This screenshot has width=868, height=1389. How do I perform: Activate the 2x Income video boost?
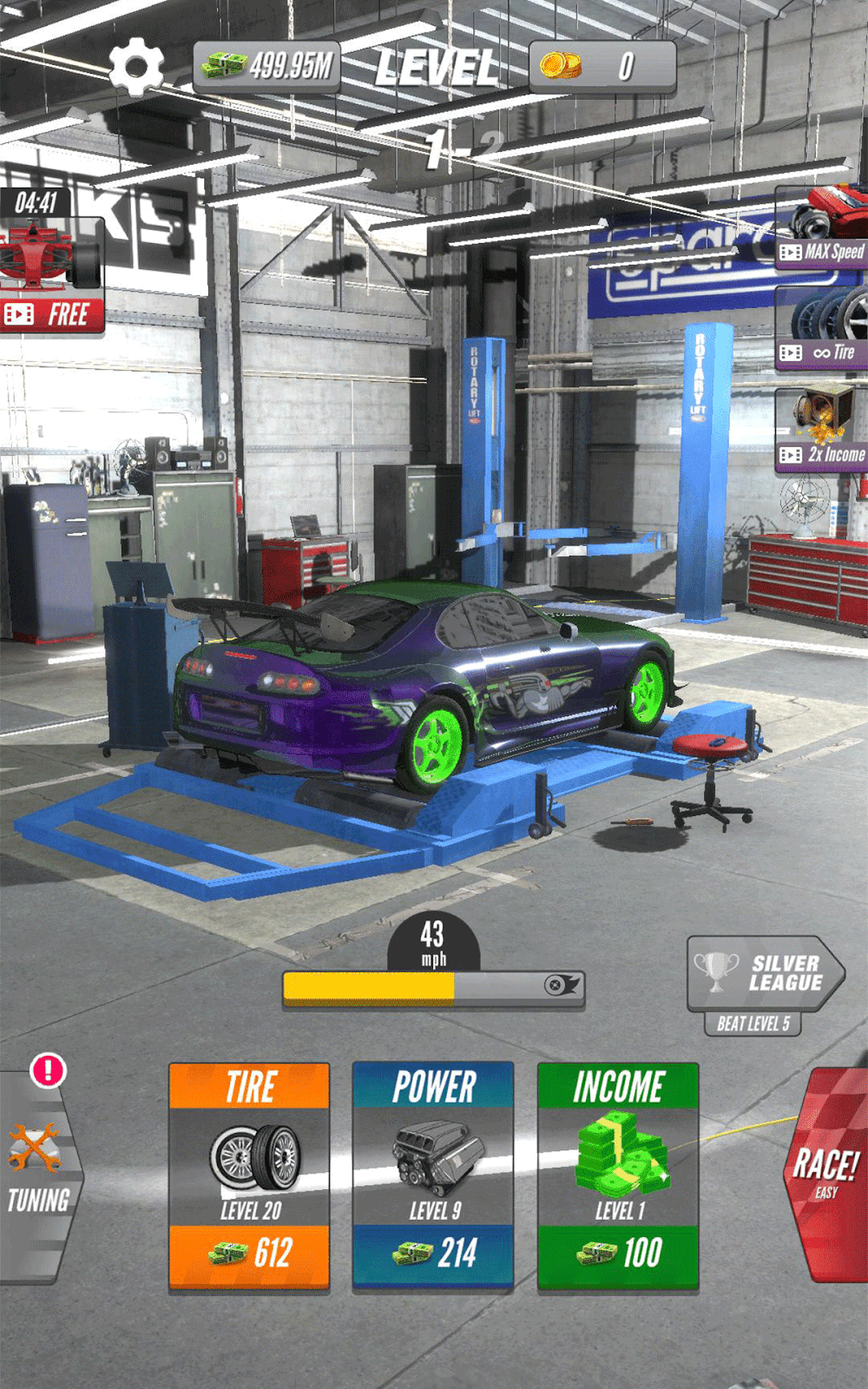(x=822, y=431)
